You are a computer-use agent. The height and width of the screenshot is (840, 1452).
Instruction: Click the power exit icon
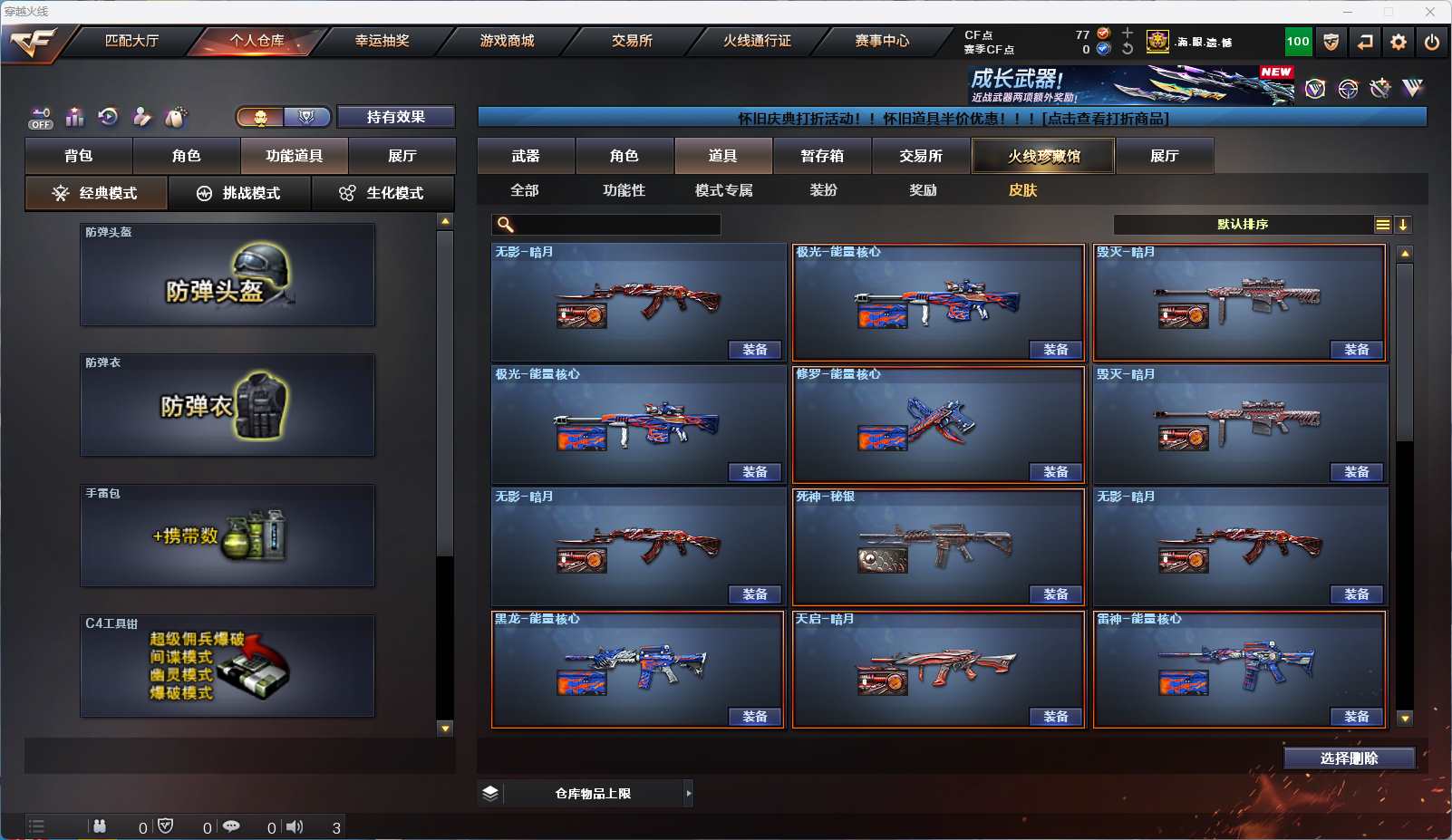1432,42
